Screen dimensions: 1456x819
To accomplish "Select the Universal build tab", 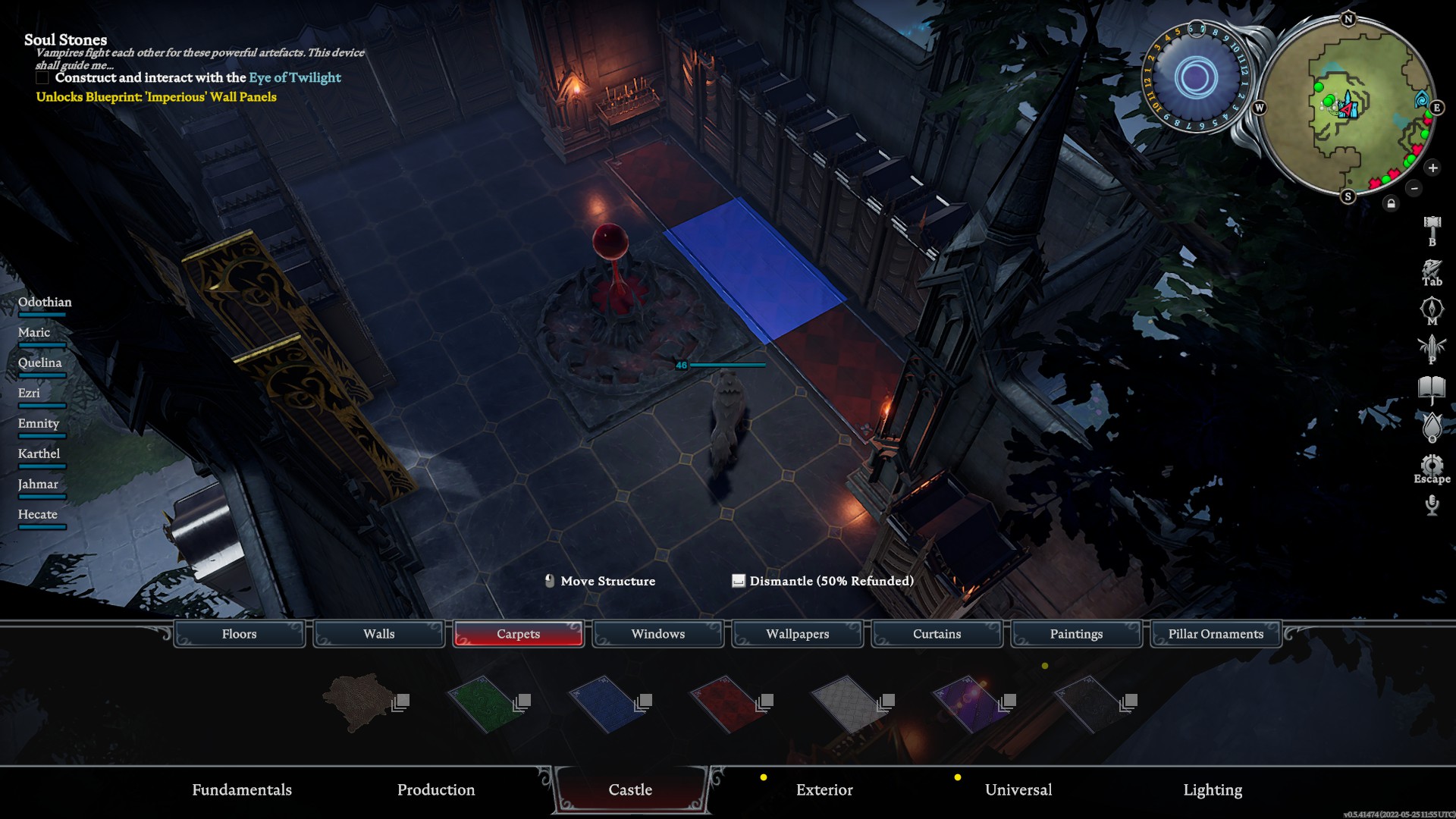I will point(1018,790).
